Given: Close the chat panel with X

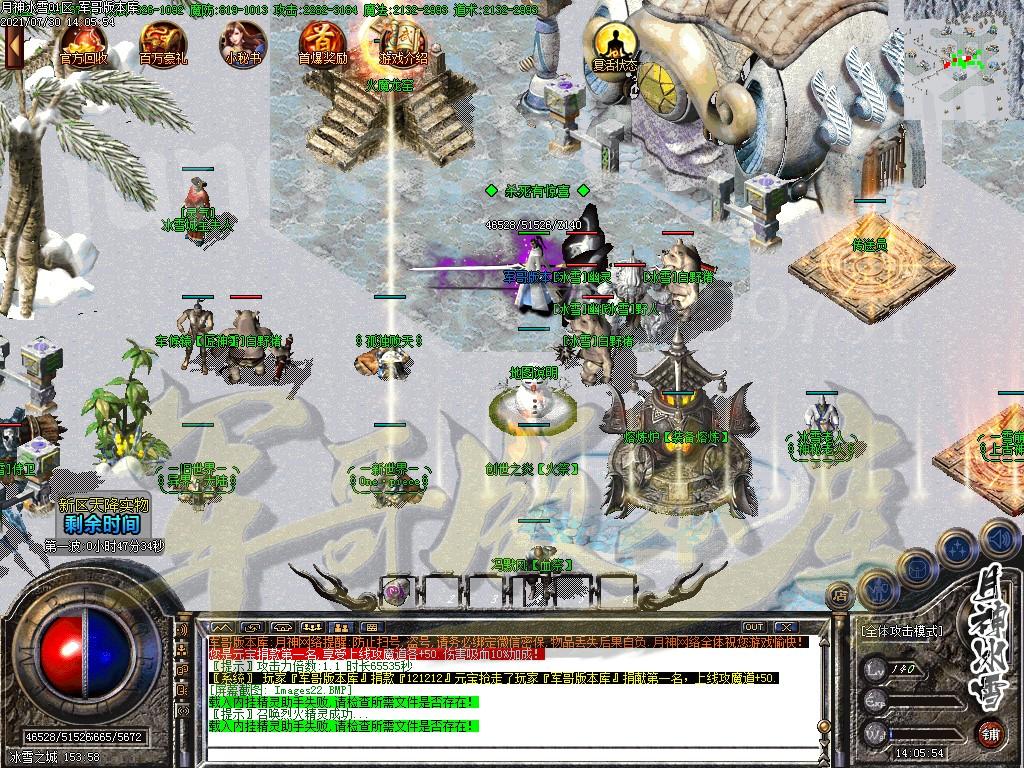Looking at the screenshot, I should click(x=787, y=627).
